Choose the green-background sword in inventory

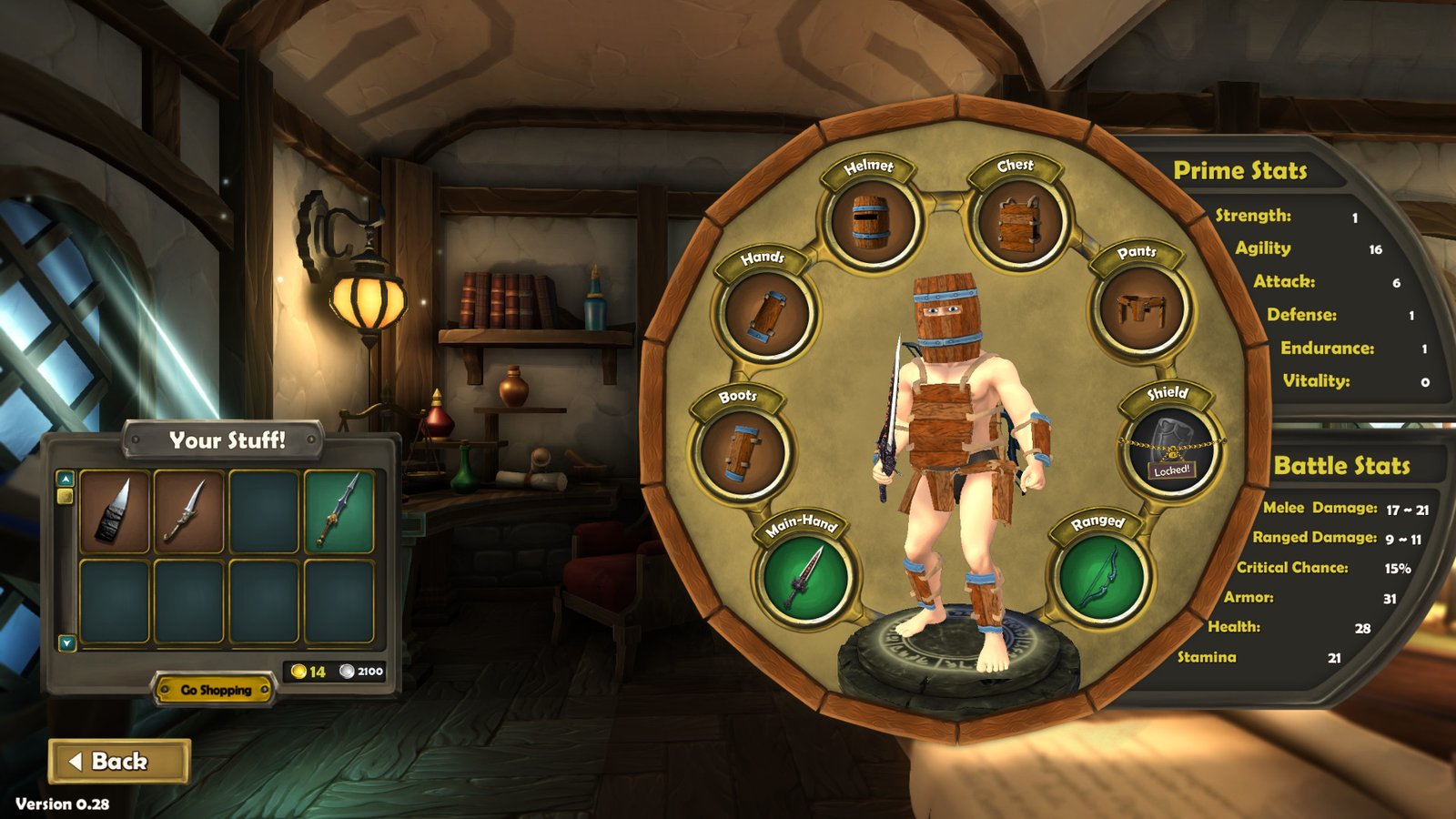339,511
